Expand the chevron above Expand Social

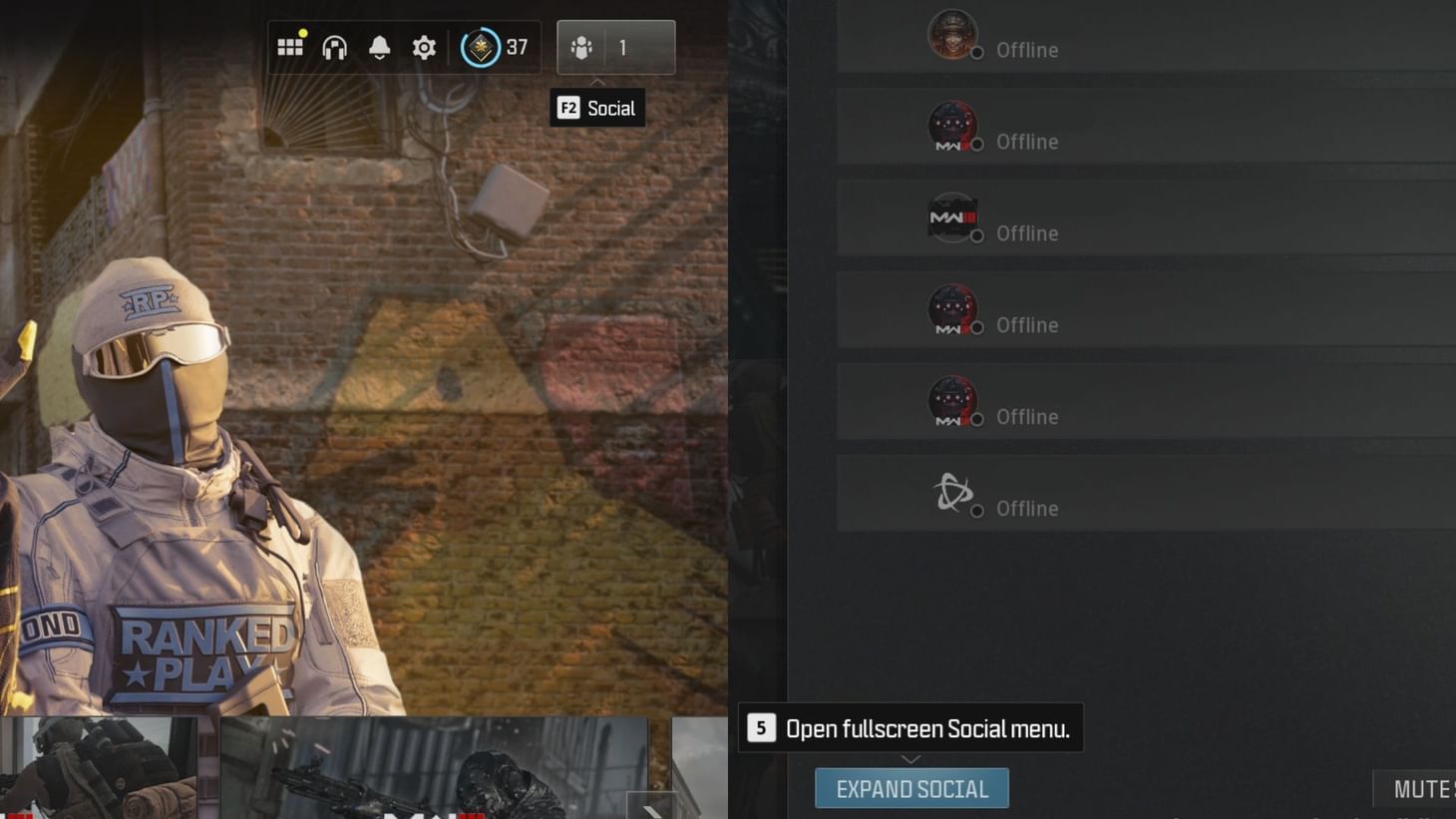(910, 760)
